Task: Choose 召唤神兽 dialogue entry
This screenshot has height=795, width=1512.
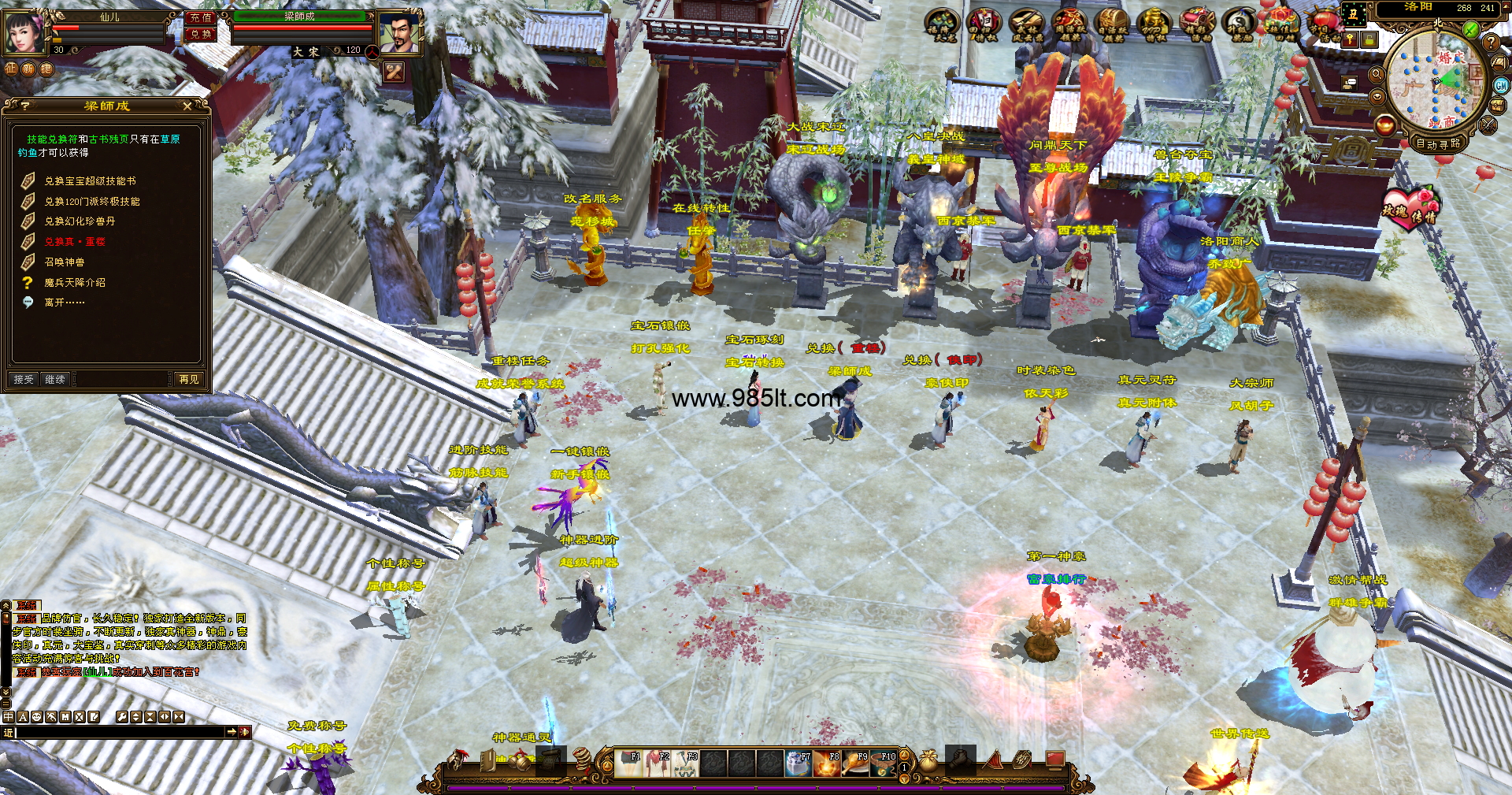Action: pos(65,262)
